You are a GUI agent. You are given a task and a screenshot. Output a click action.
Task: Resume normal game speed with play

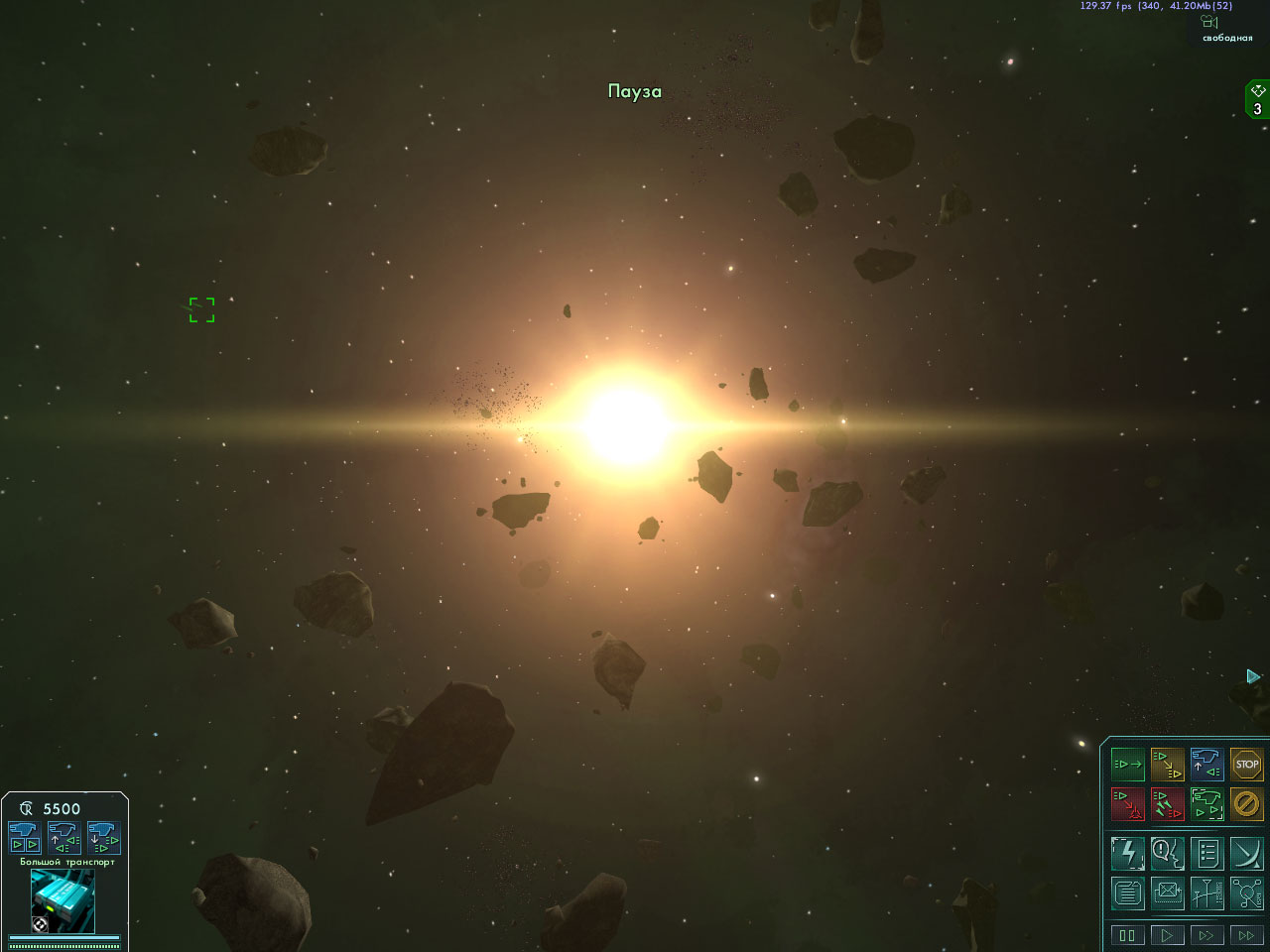pos(1167,934)
